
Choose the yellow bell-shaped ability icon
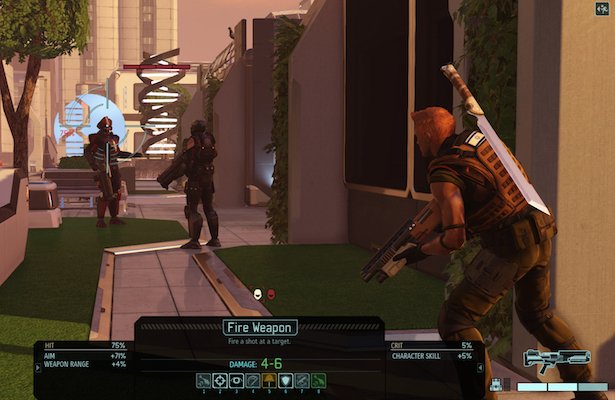click(x=269, y=380)
